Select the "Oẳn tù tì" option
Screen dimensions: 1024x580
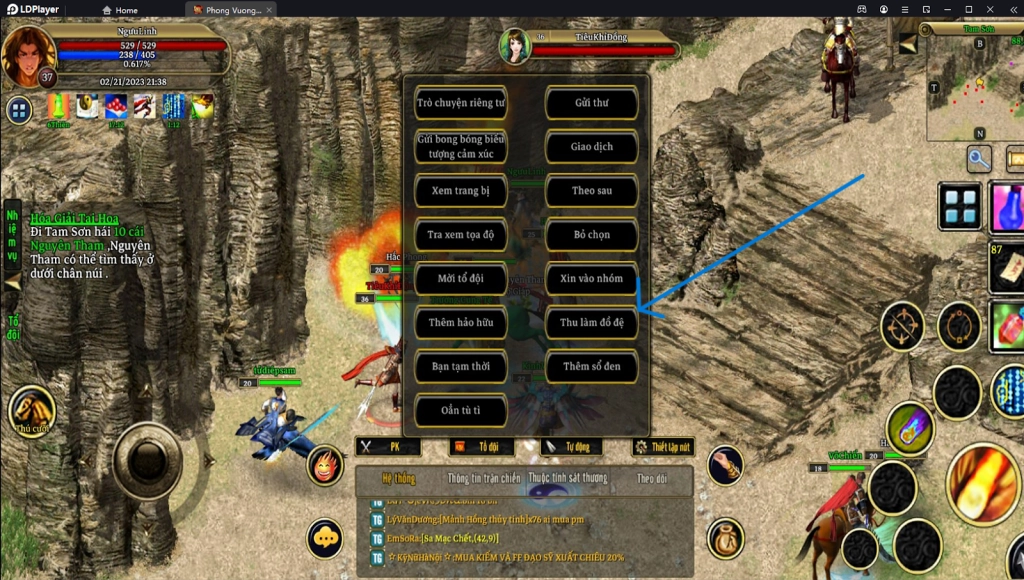(461, 411)
